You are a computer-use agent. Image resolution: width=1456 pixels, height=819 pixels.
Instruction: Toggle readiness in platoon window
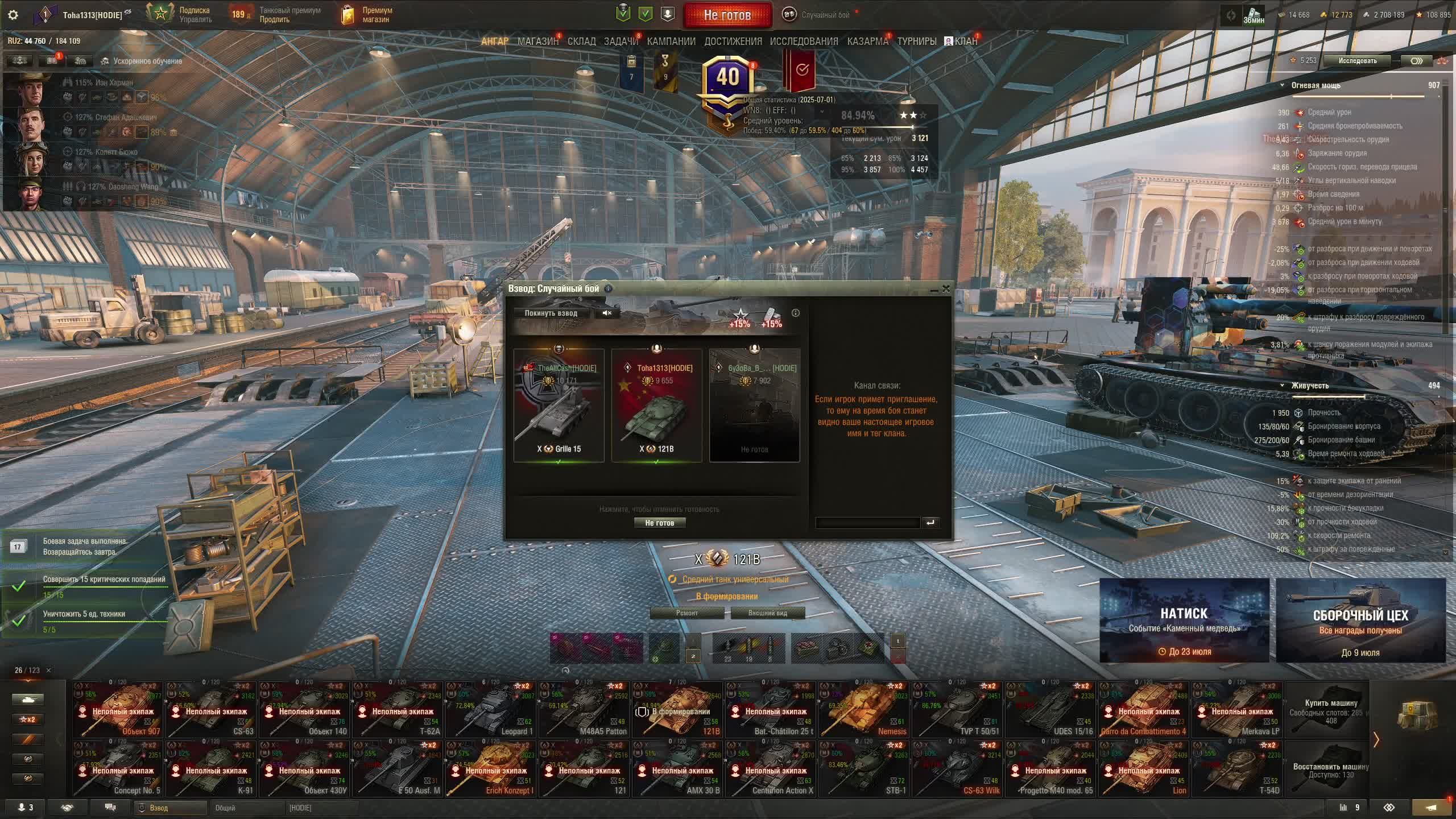pyautogui.click(x=659, y=523)
